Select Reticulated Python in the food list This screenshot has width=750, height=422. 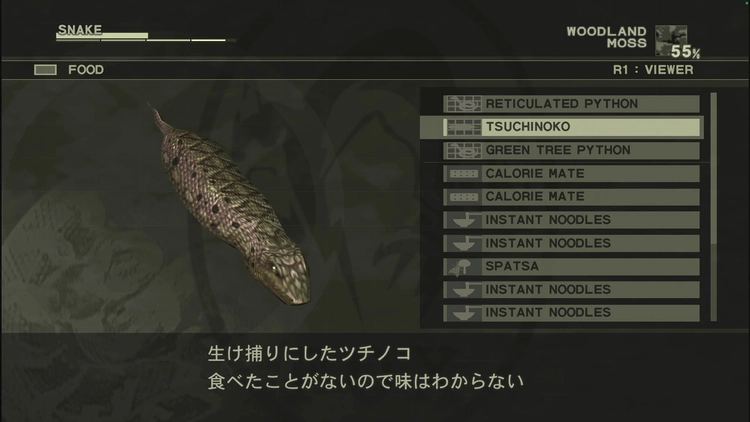click(x=572, y=104)
